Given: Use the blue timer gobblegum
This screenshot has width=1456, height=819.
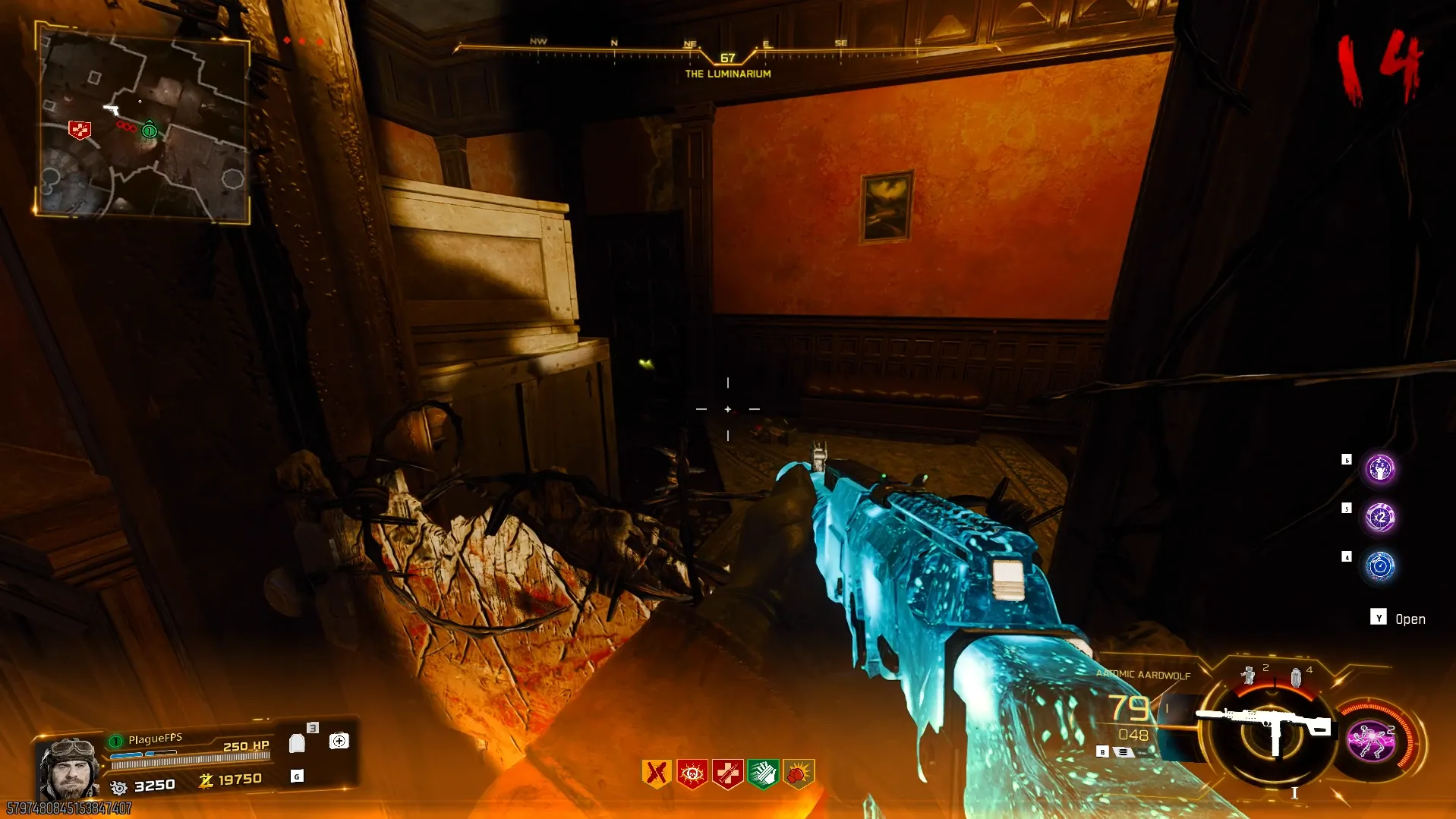Looking at the screenshot, I should pos(1379,566).
